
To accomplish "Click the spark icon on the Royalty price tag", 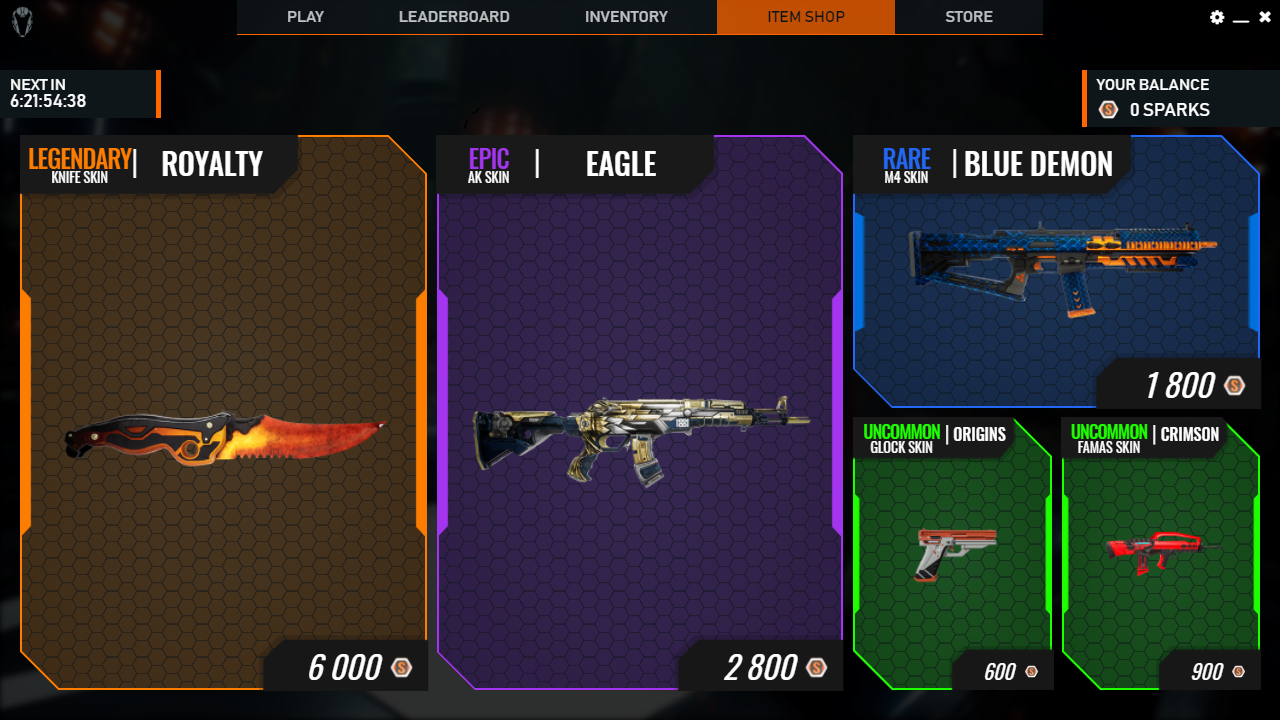I will 402,667.
